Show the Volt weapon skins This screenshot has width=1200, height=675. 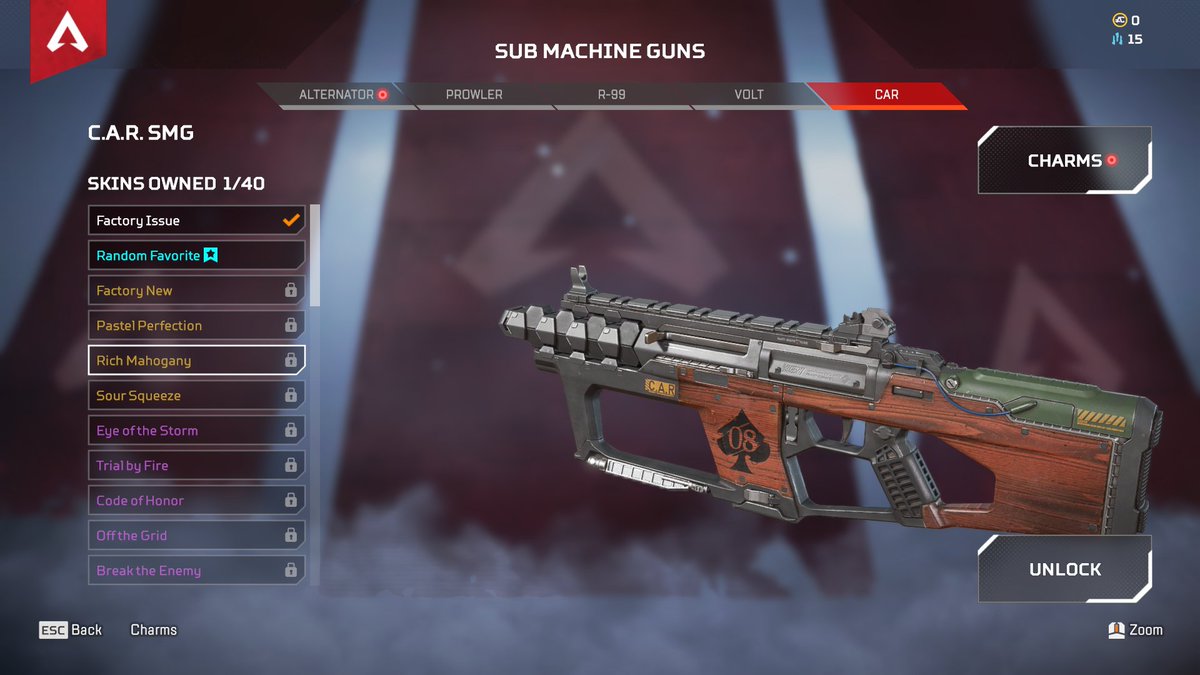(749, 95)
